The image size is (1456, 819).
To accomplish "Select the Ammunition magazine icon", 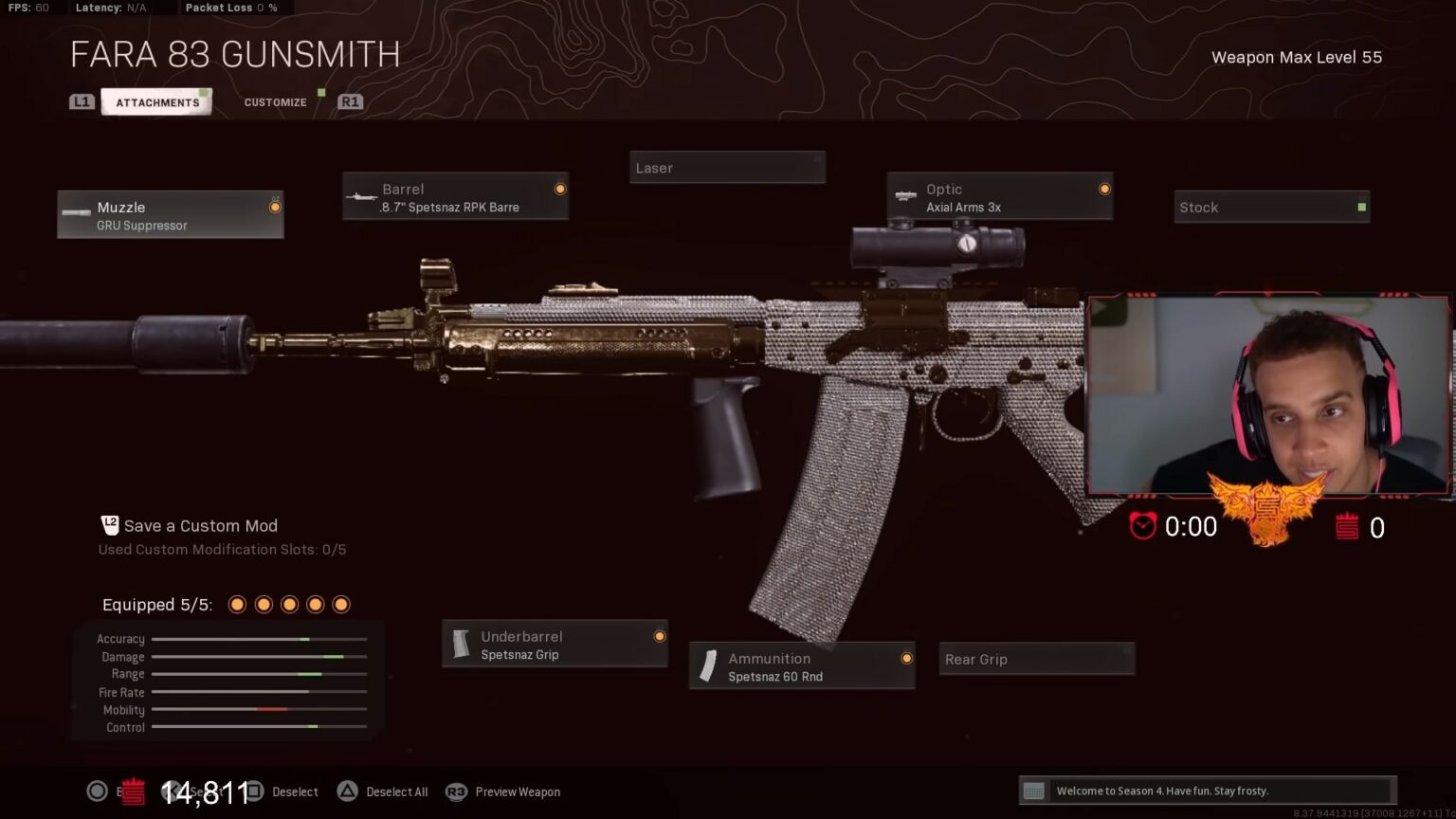I will pos(706,666).
